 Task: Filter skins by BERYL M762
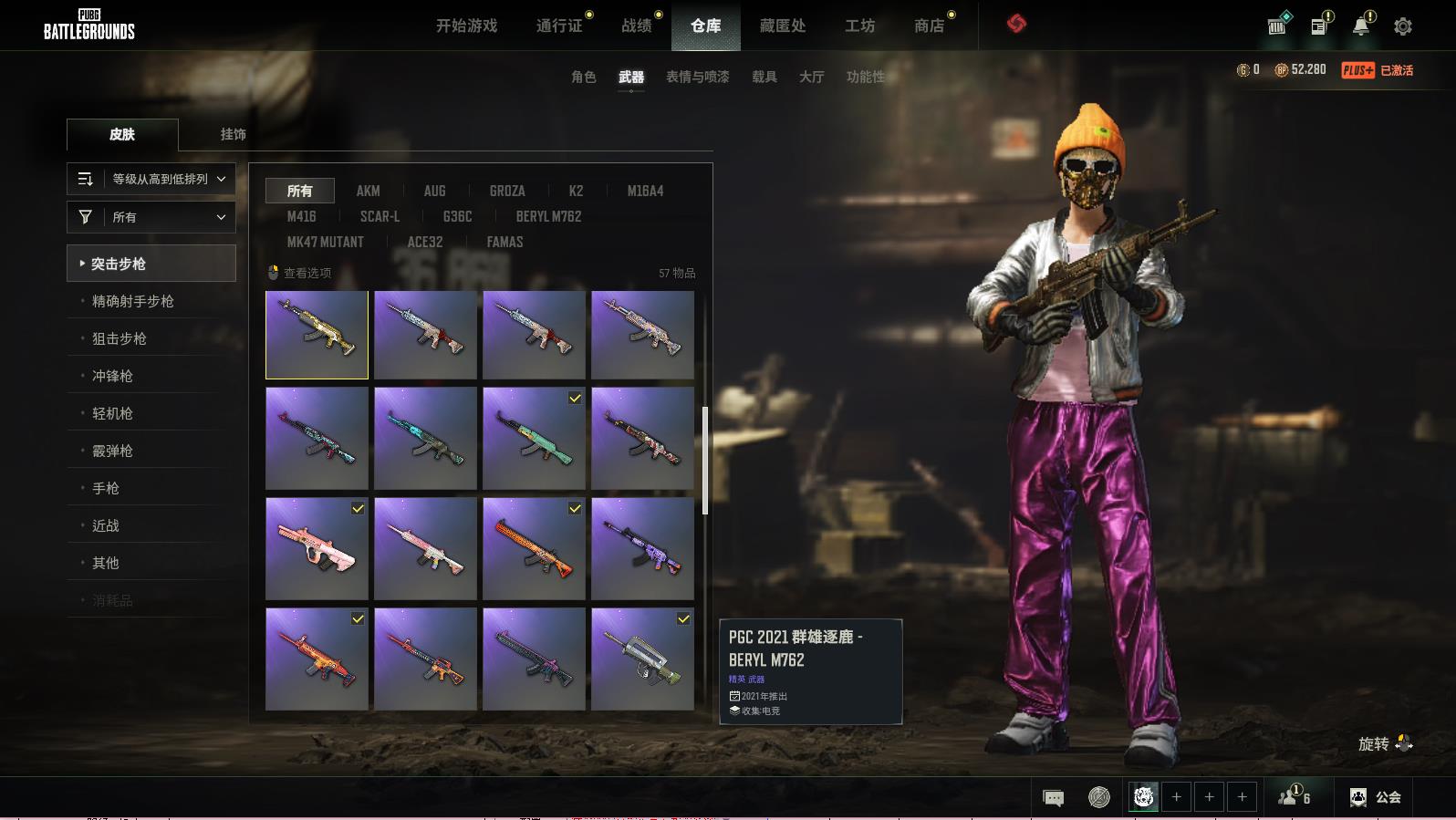tap(548, 216)
